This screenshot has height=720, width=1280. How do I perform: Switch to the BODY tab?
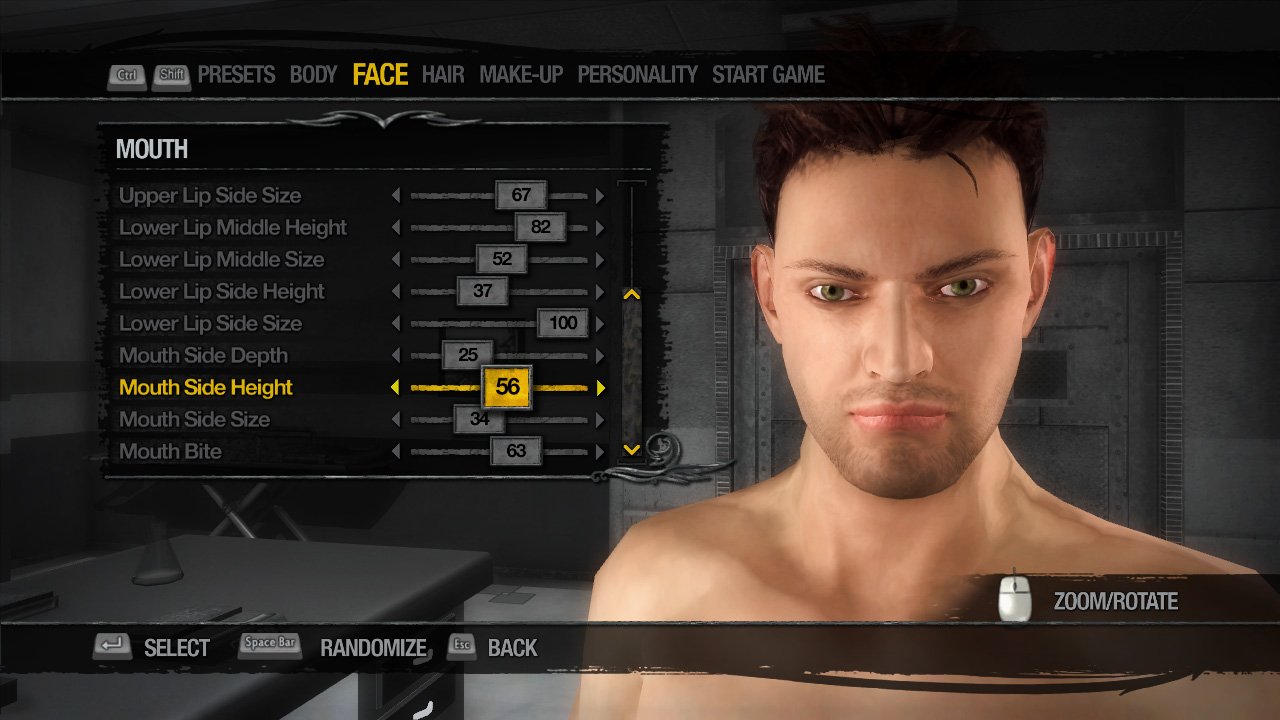(x=313, y=74)
